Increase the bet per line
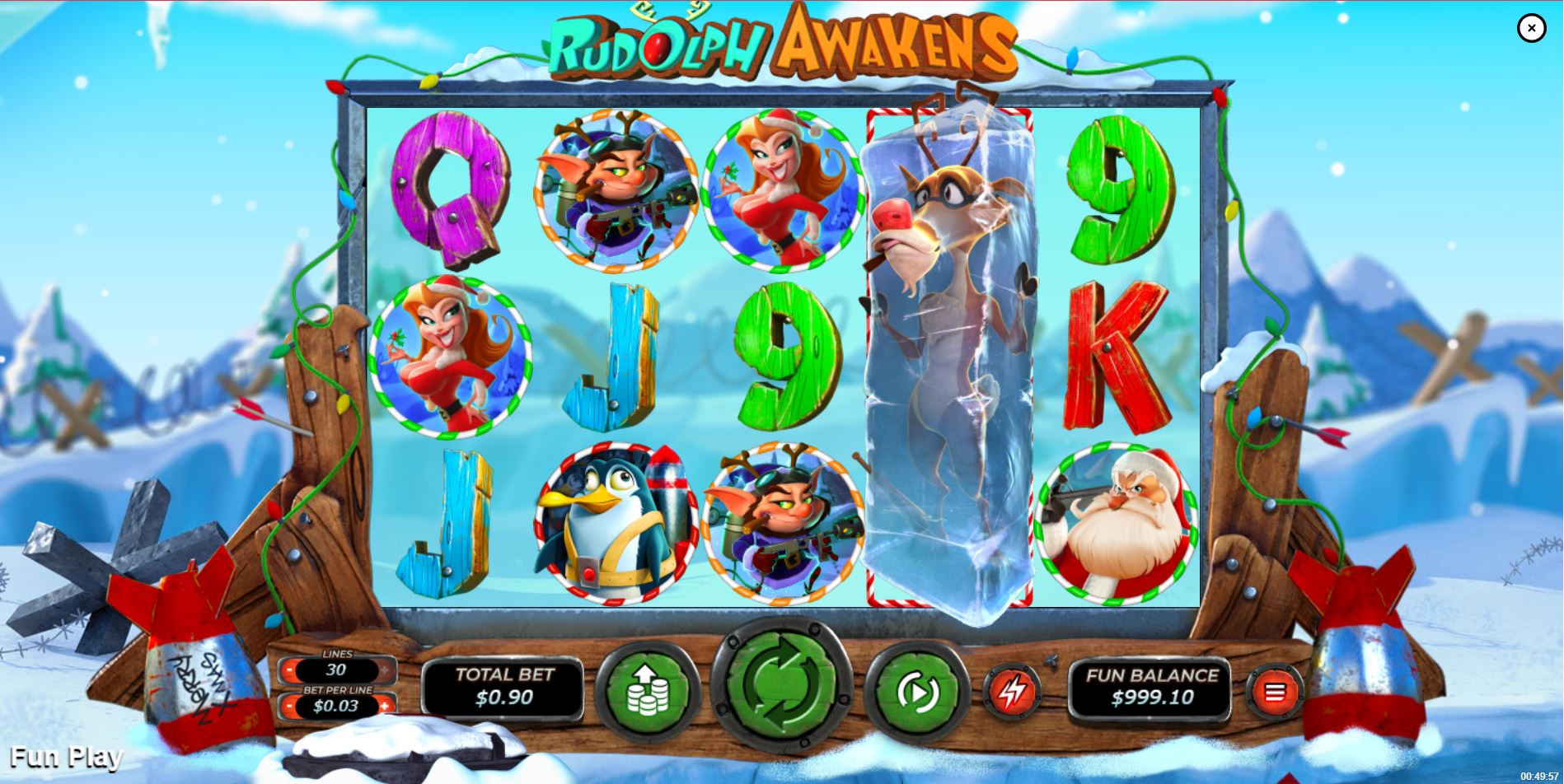This screenshot has height=784, width=1564. click(x=386, y=706)
